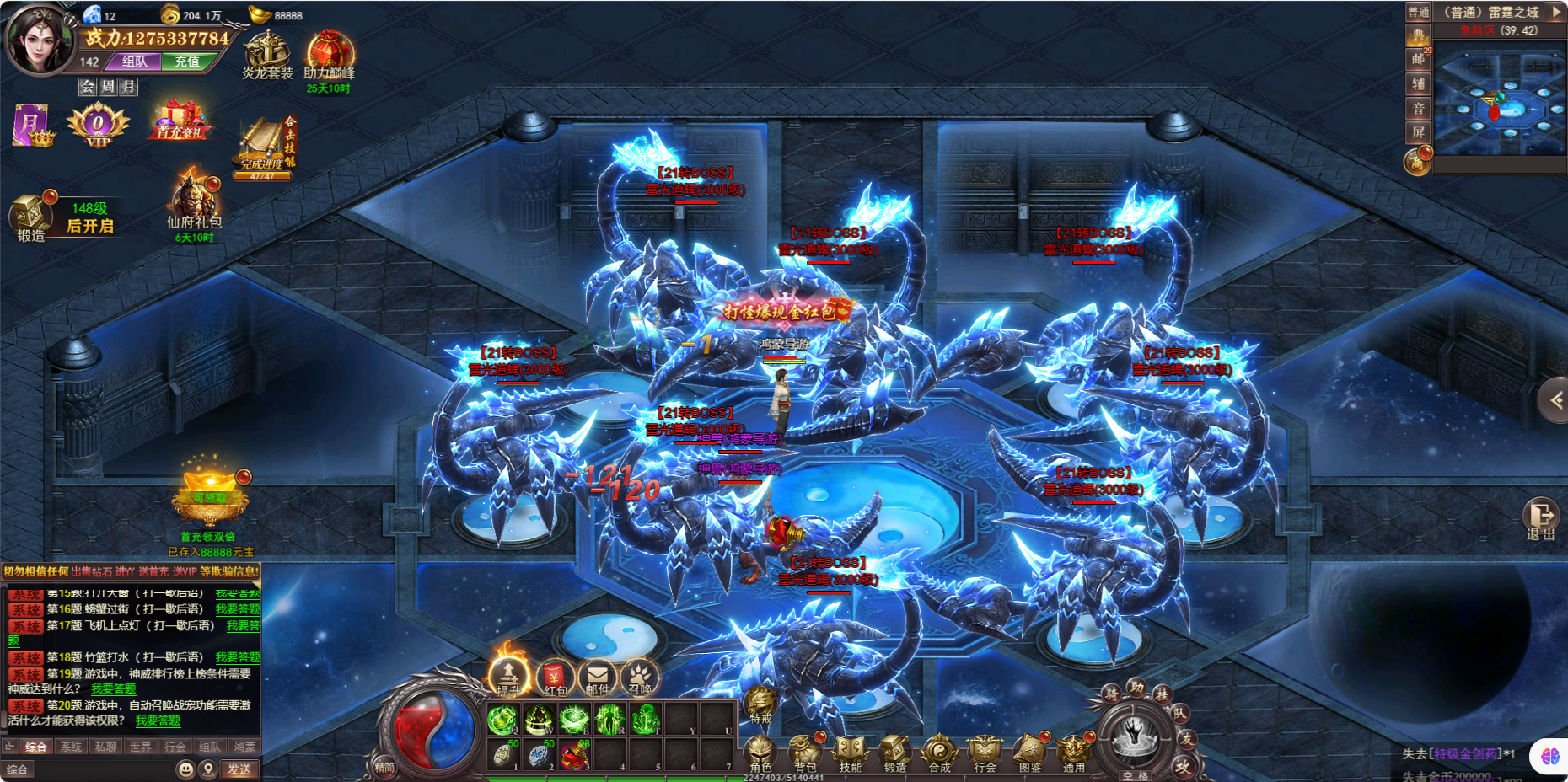Open the 图鉴 codex
Viewport: 1568px width, 782px height.
[x=1029, y=751]
